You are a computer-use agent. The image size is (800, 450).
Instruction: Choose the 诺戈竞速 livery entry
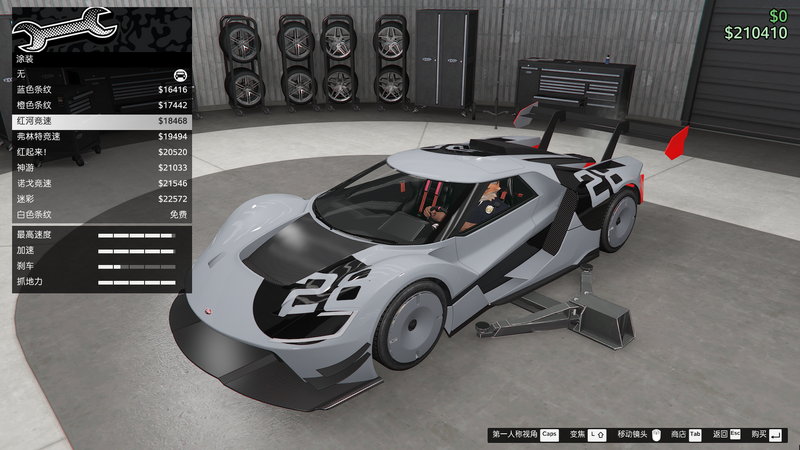click(x=100, y=183)
